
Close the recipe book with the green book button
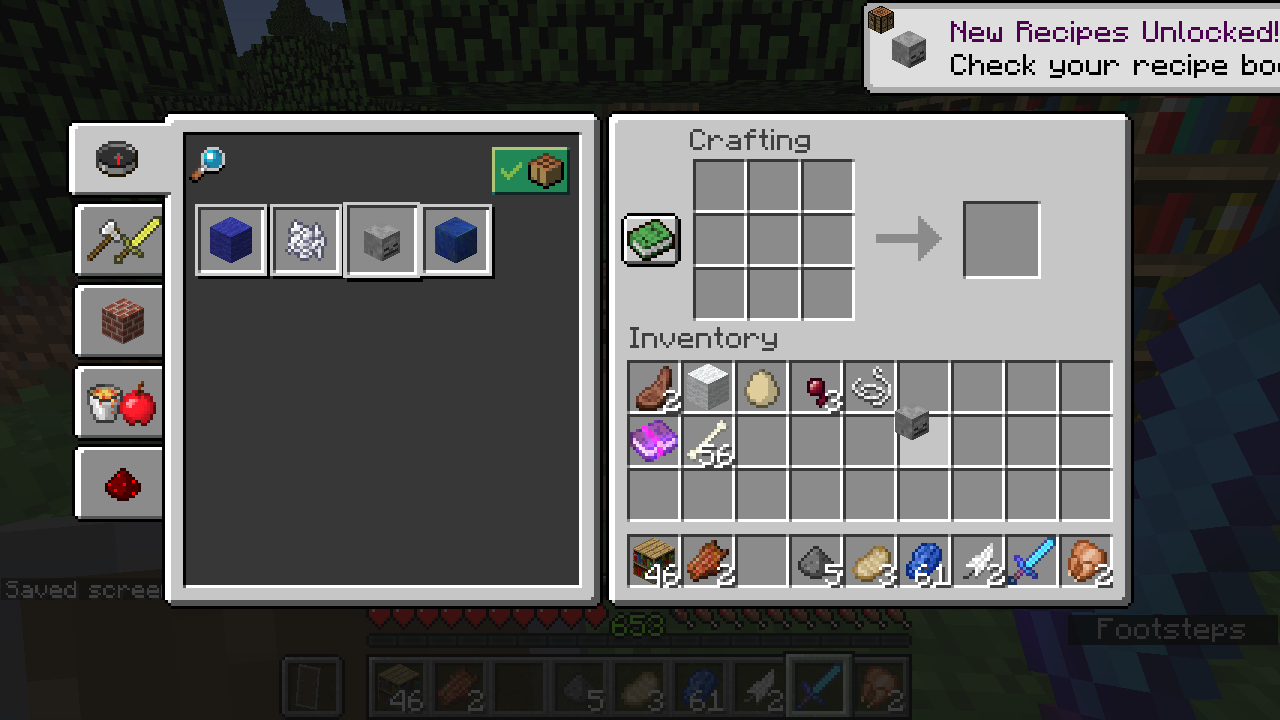pyautogui.click(x=651, y=240)
